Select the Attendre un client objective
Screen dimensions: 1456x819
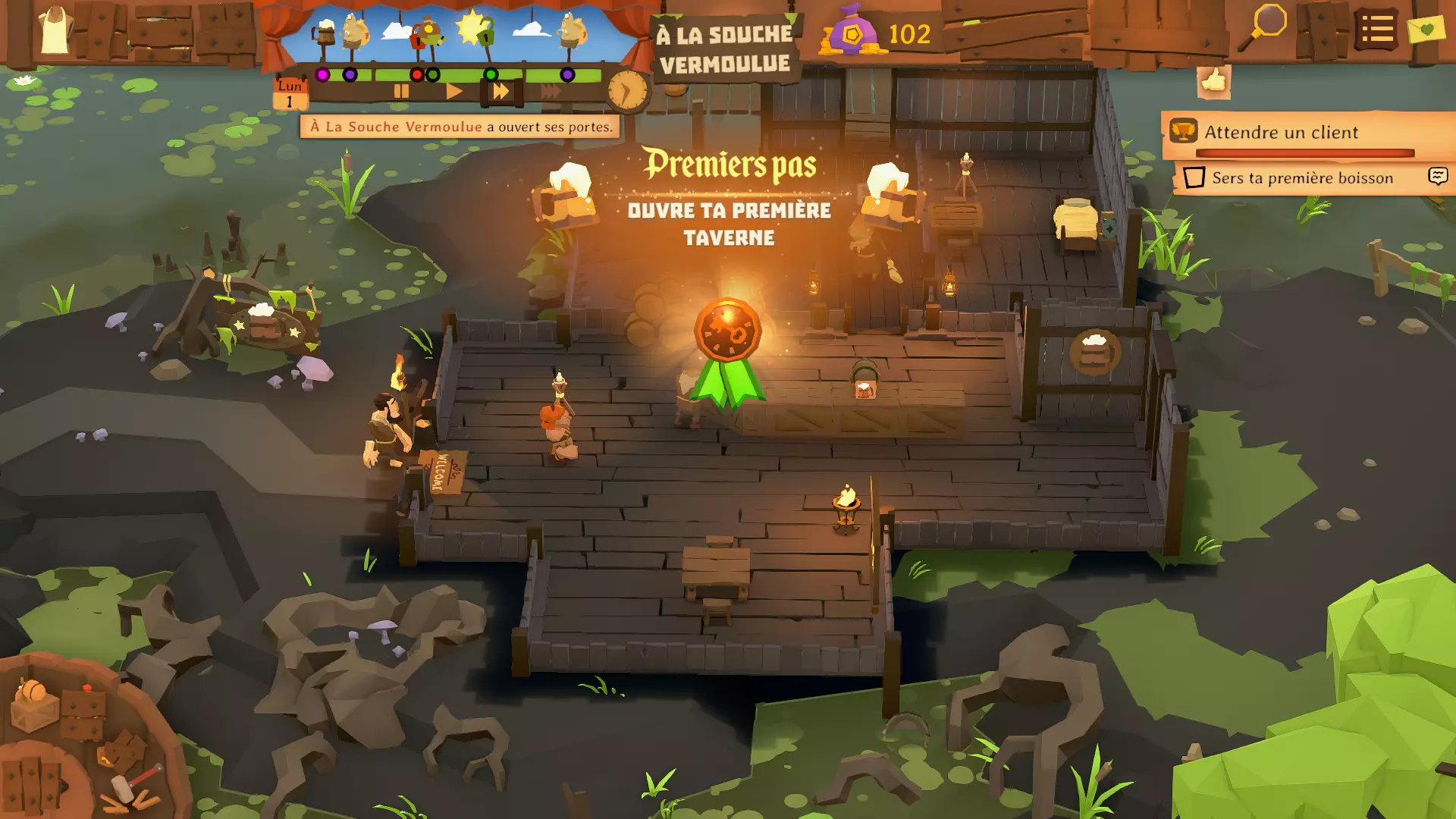pyautogui.click(x=1282, y=133)
